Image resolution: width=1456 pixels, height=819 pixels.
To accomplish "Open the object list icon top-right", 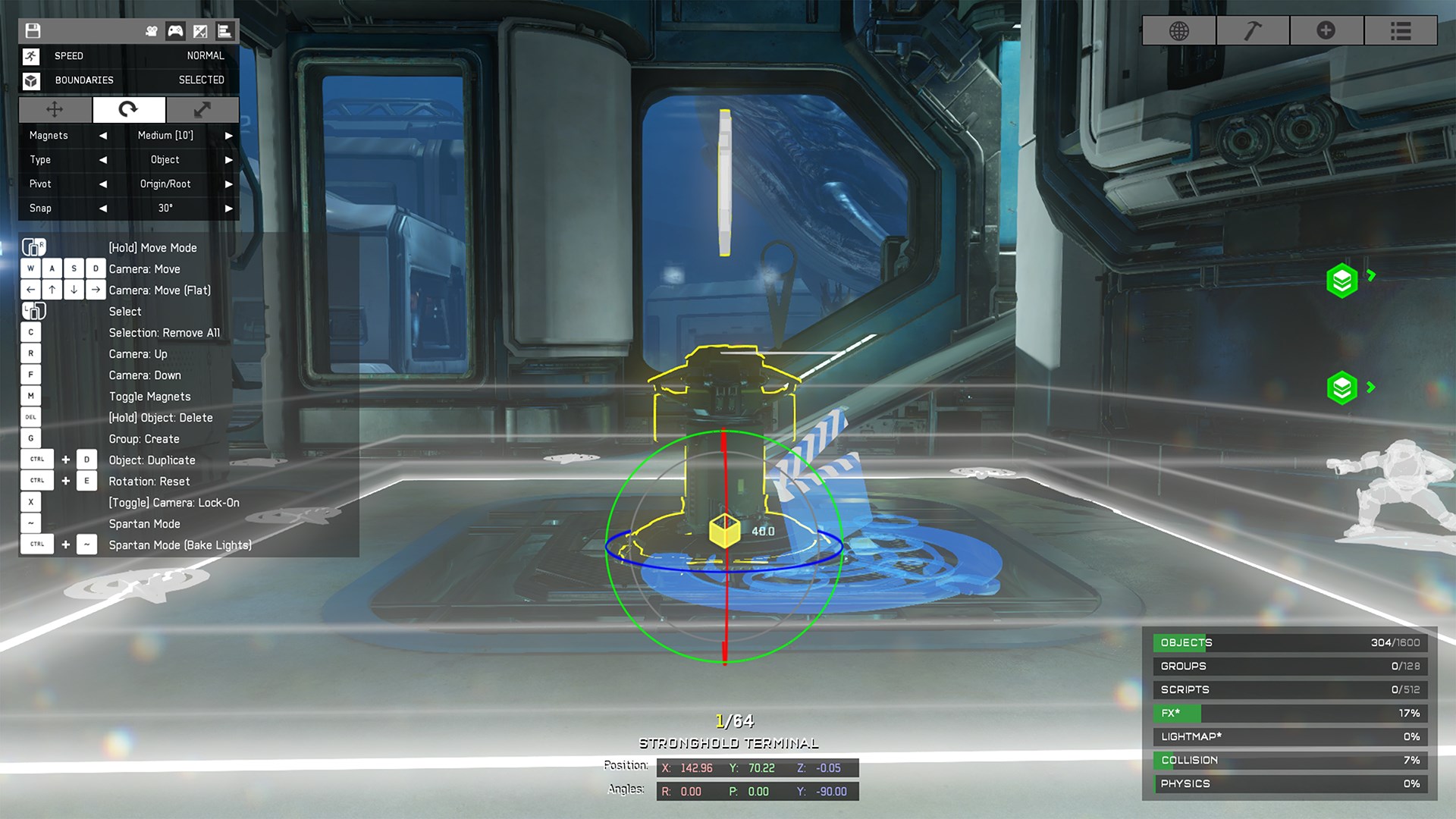I will [x=1401, y=31].
